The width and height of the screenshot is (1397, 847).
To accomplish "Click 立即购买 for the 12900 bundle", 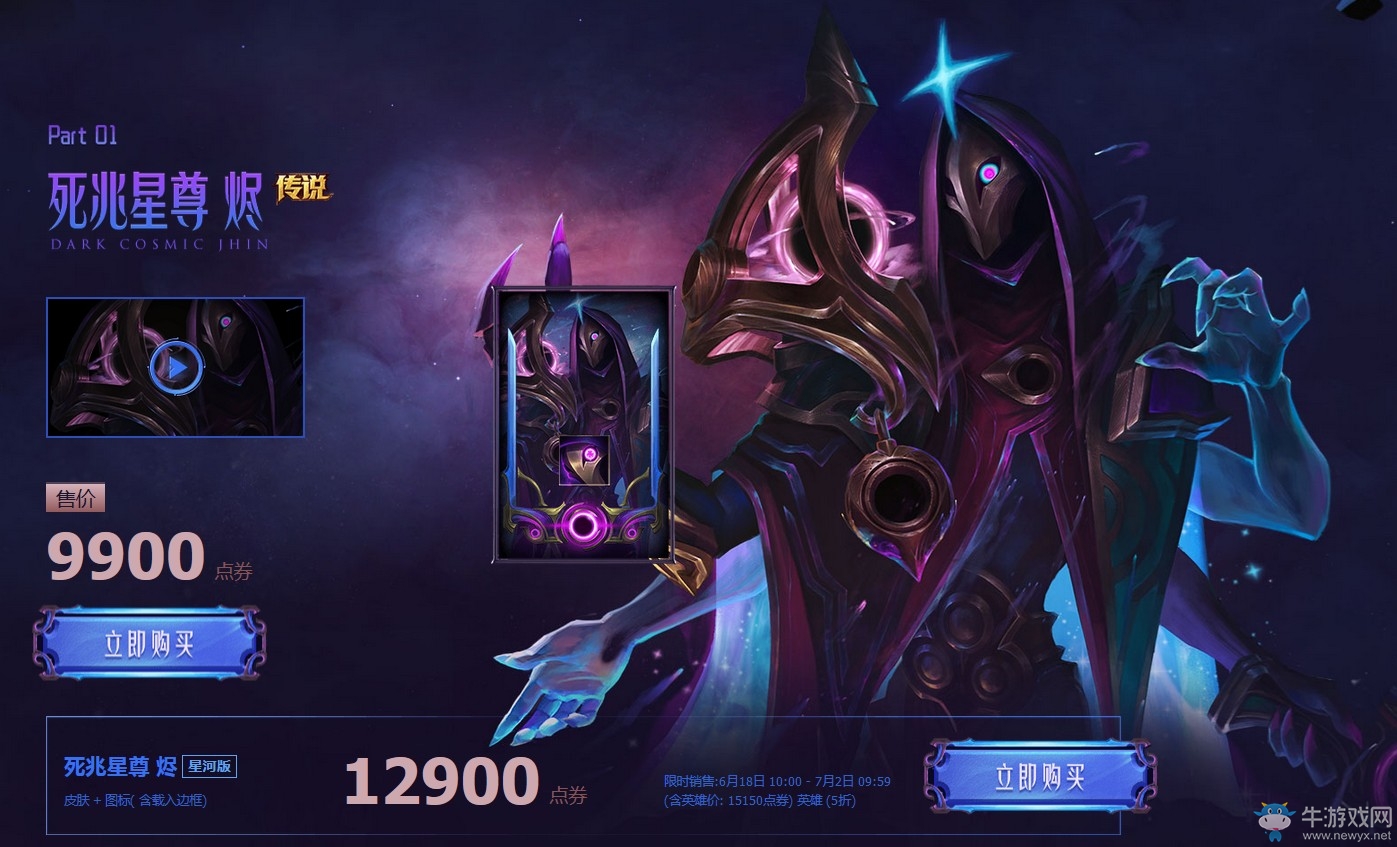I will pyautogui.click(x=1043, y=775).
